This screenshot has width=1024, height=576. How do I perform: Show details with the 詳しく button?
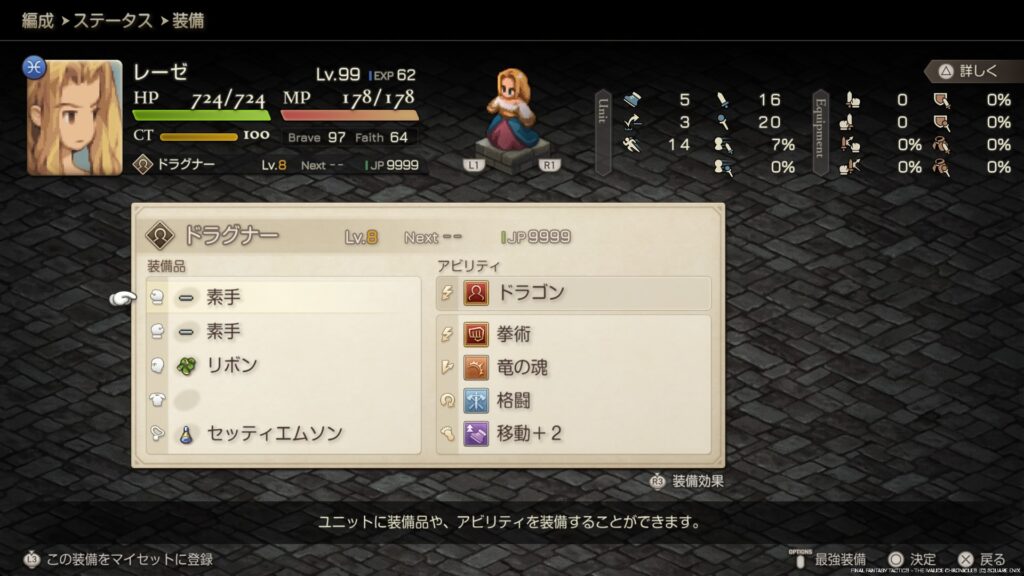(968, 71)
